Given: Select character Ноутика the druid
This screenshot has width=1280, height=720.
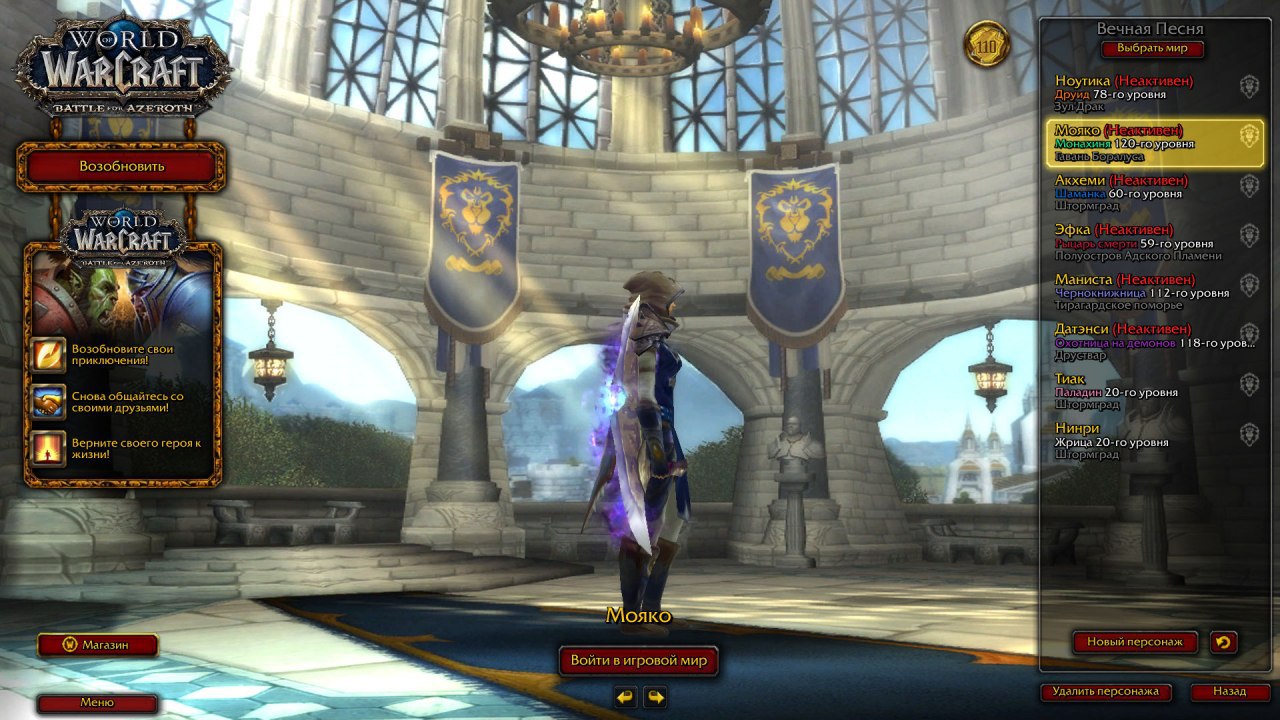Looking at the screenshot, I should [1150, 93].
